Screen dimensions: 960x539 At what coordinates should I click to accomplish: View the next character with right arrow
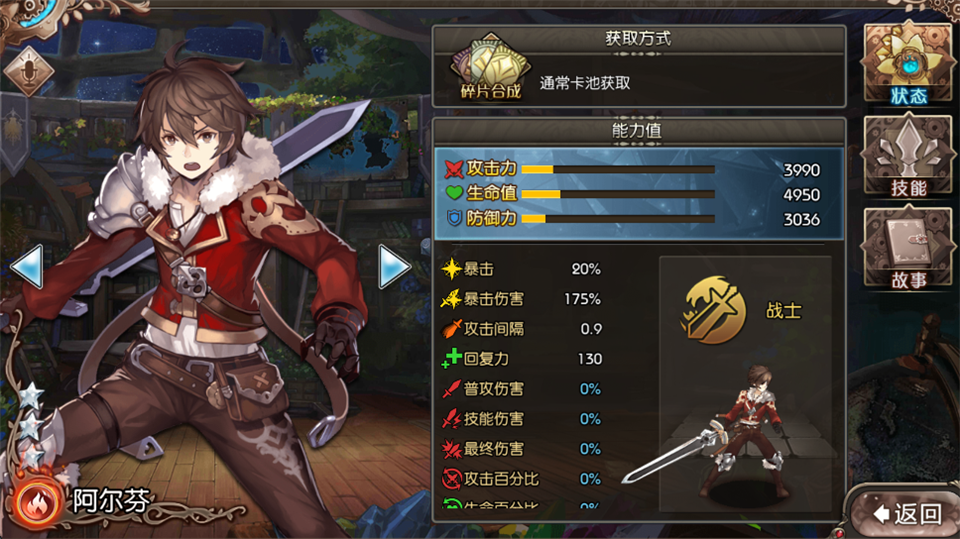pos(394,267)
